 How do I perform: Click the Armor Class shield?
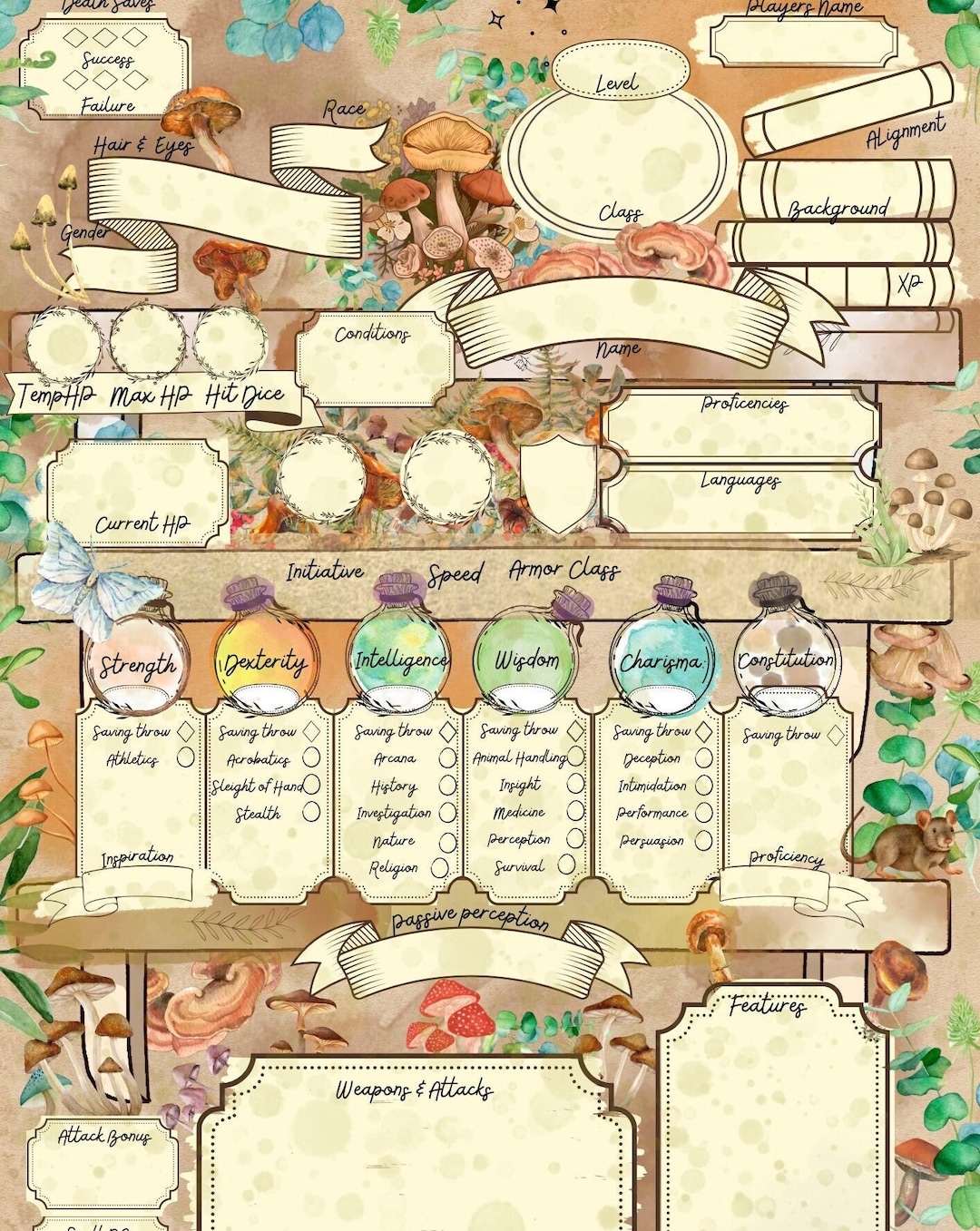click(557, 483)
